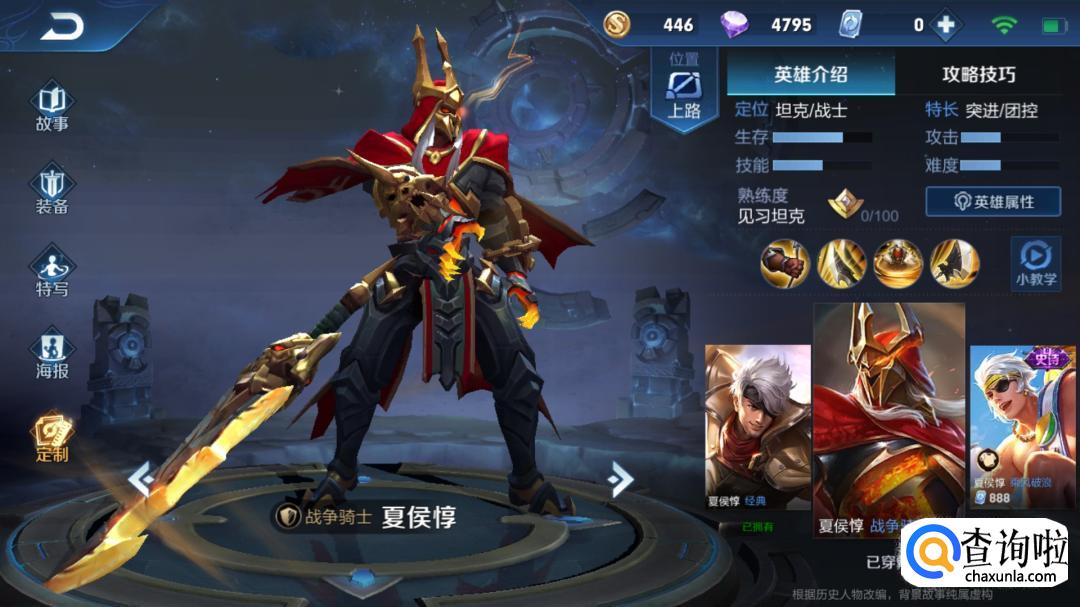Open the 特写 close-up view
Screen dimensions: 1080x607
click(52, 273)
